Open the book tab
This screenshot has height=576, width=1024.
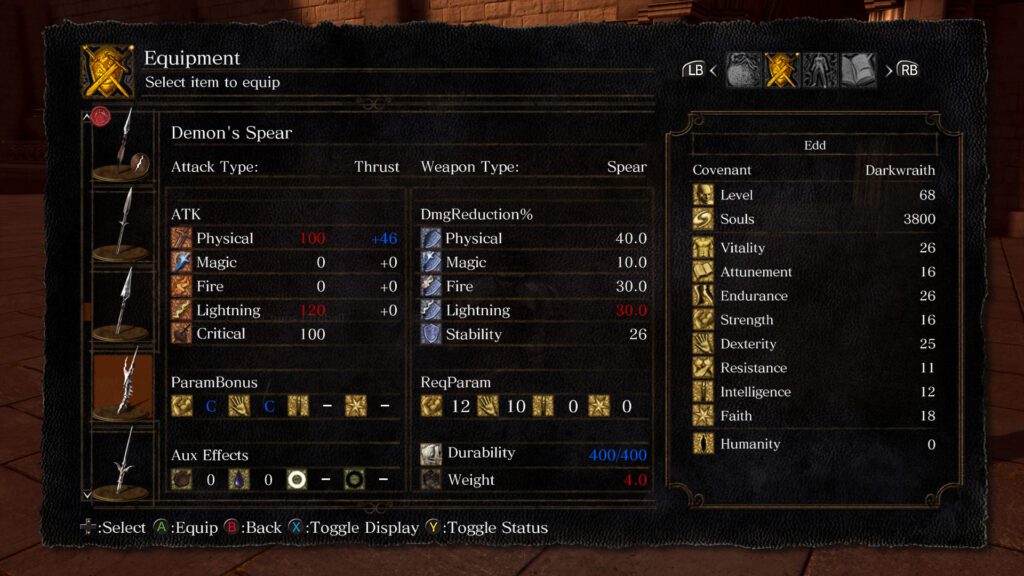pos(859,70)
